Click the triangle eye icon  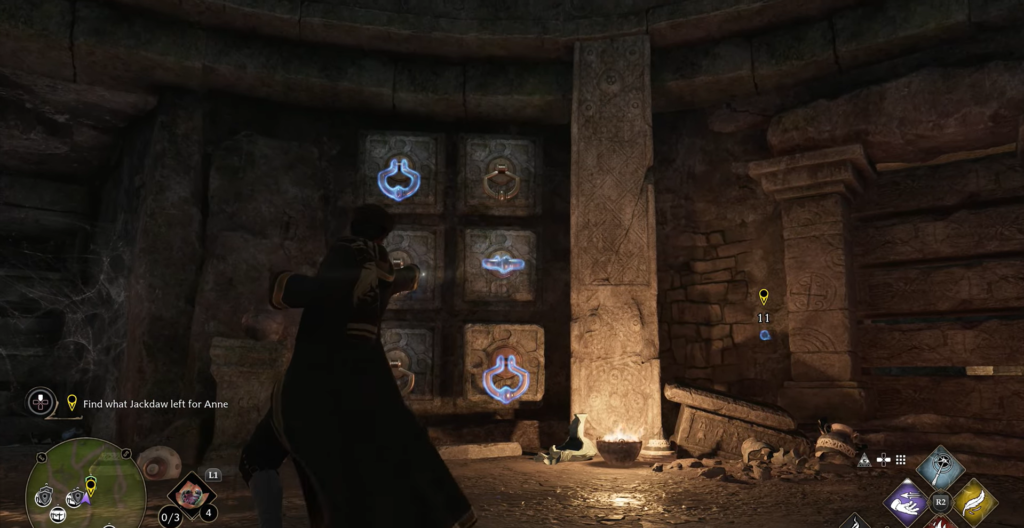click(864, 459)
